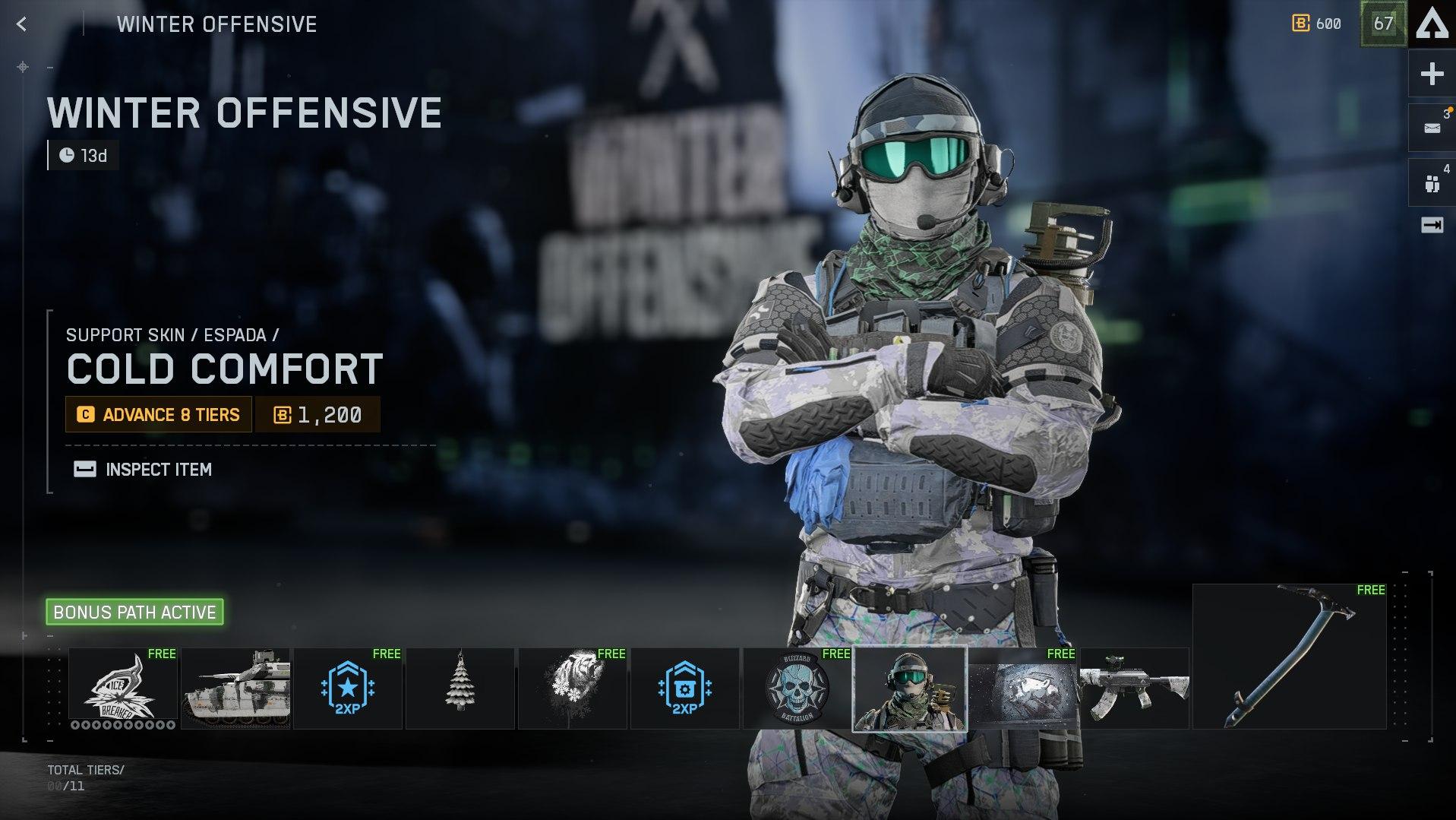This screenshot has width=1456, height=820.
Task: Open the squad members icon
Action: pyautogui.click(x=1432, y=182)
